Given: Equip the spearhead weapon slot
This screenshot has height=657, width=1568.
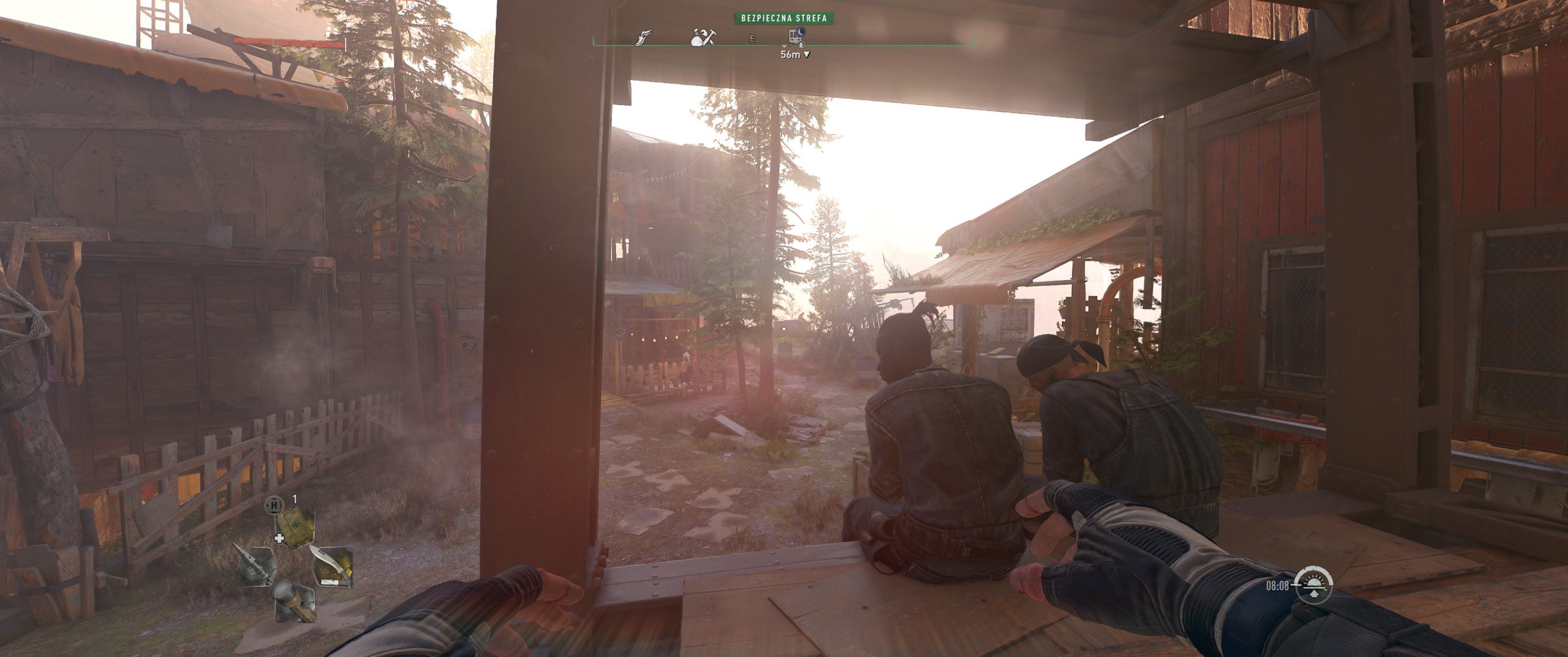Looking at the screenshot, I should click(255, 564).
